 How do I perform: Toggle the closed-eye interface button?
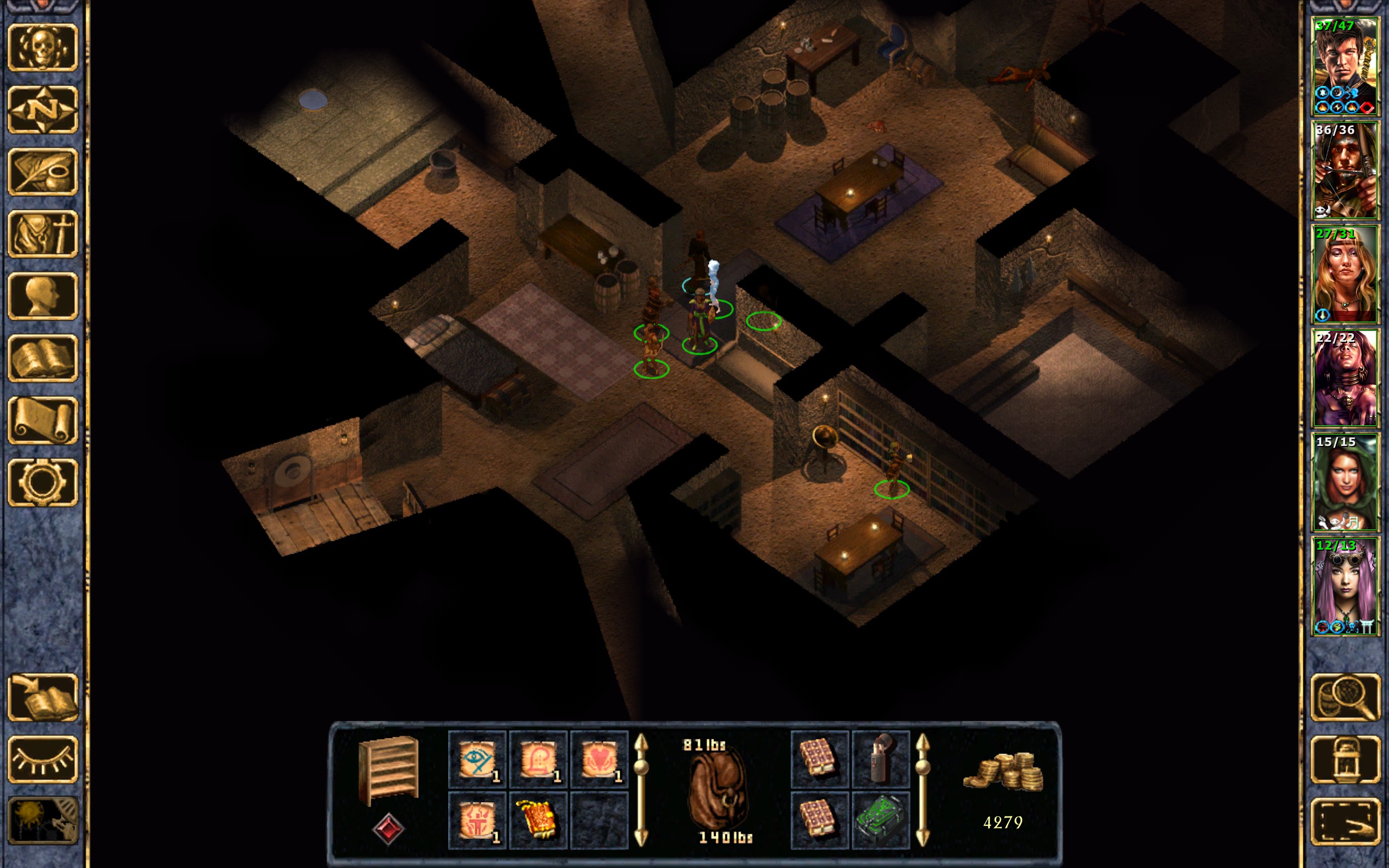tap(42, 759)
